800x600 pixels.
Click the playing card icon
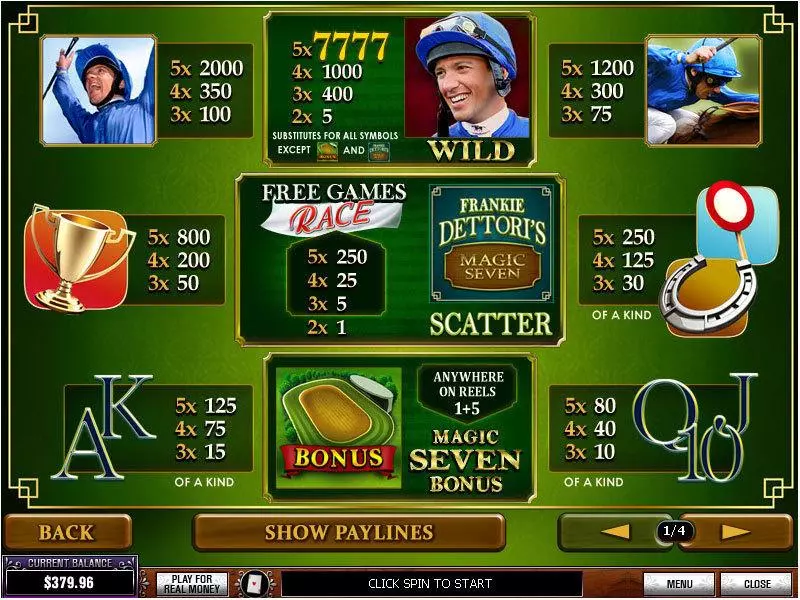253,583
